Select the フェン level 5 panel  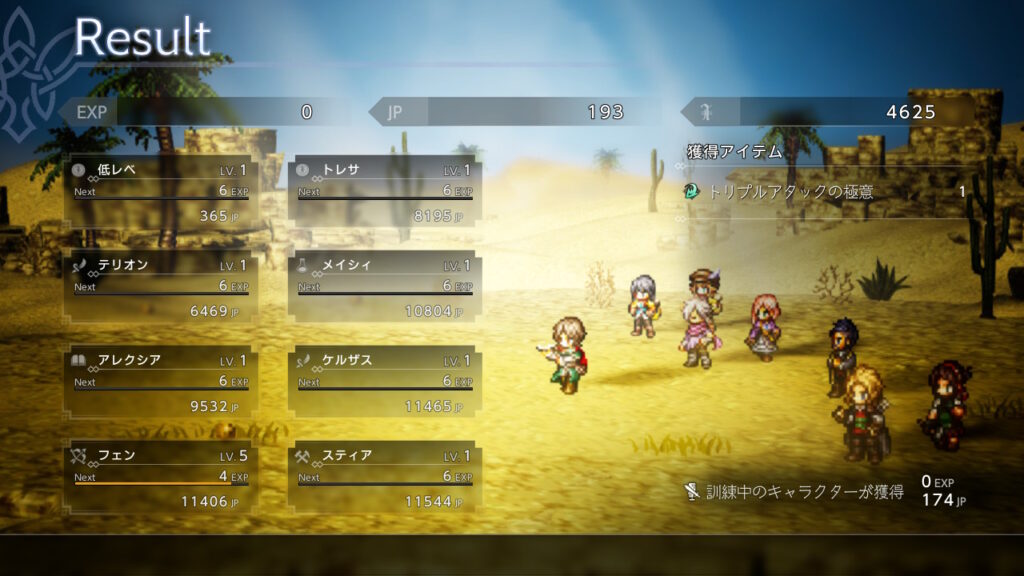point(161,478)
